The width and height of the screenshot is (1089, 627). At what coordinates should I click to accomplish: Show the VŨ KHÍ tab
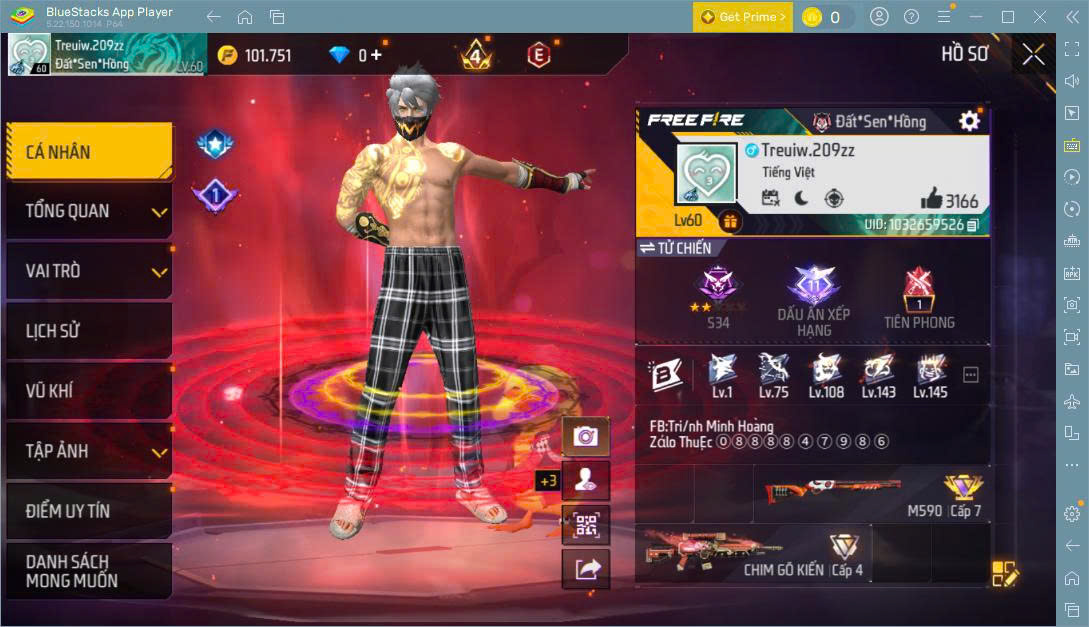pos(88,391)
